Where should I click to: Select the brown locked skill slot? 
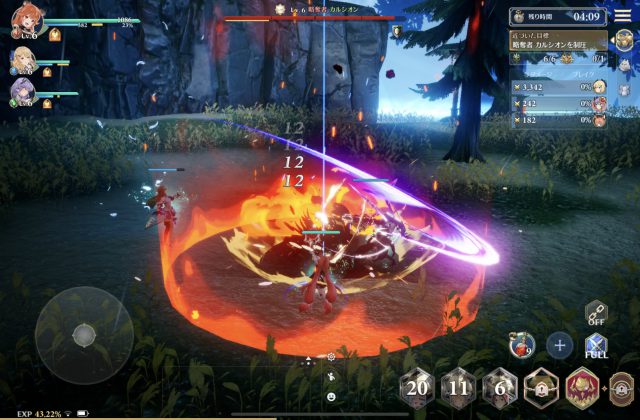point(622,388)
